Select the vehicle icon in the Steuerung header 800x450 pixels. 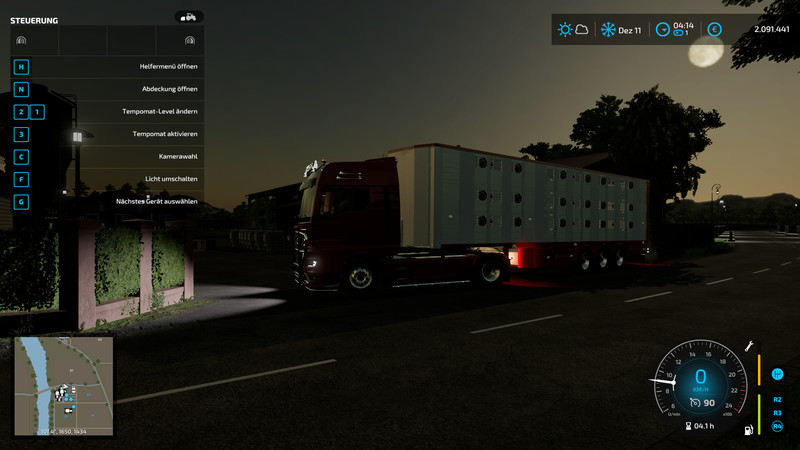pos(188,17)
